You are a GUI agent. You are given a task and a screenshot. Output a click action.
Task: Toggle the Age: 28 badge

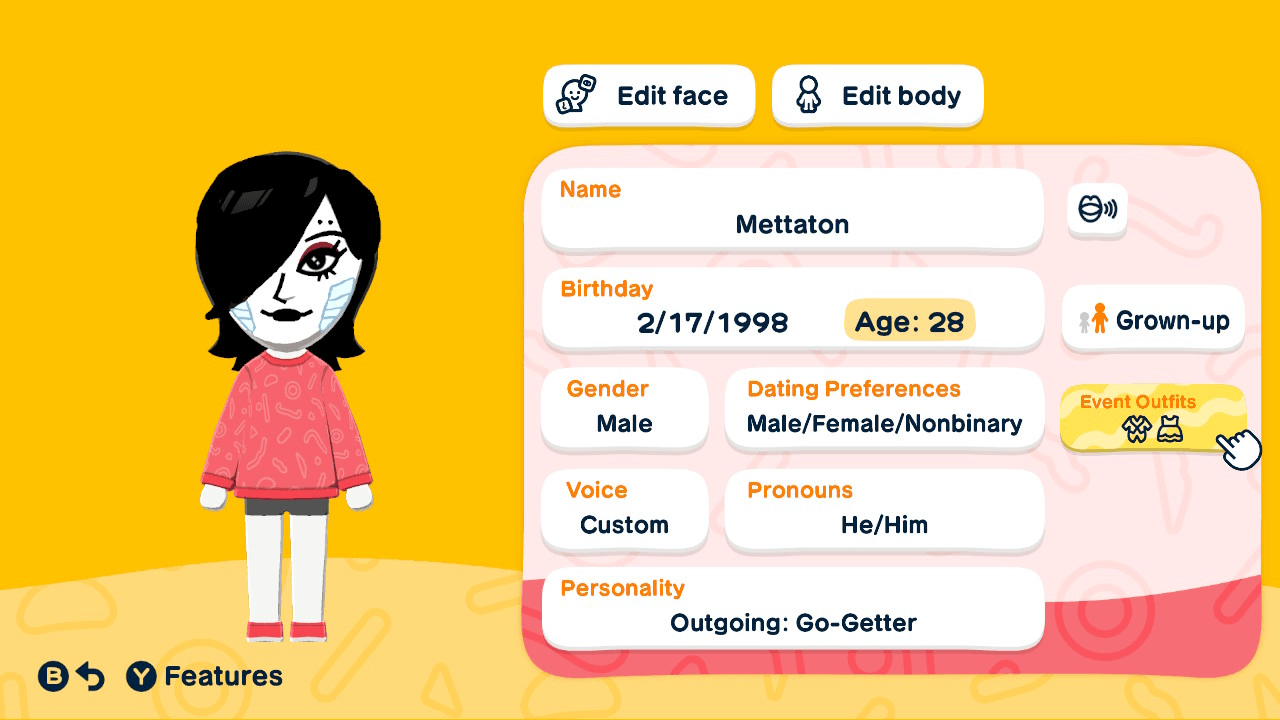pos(909,321)
